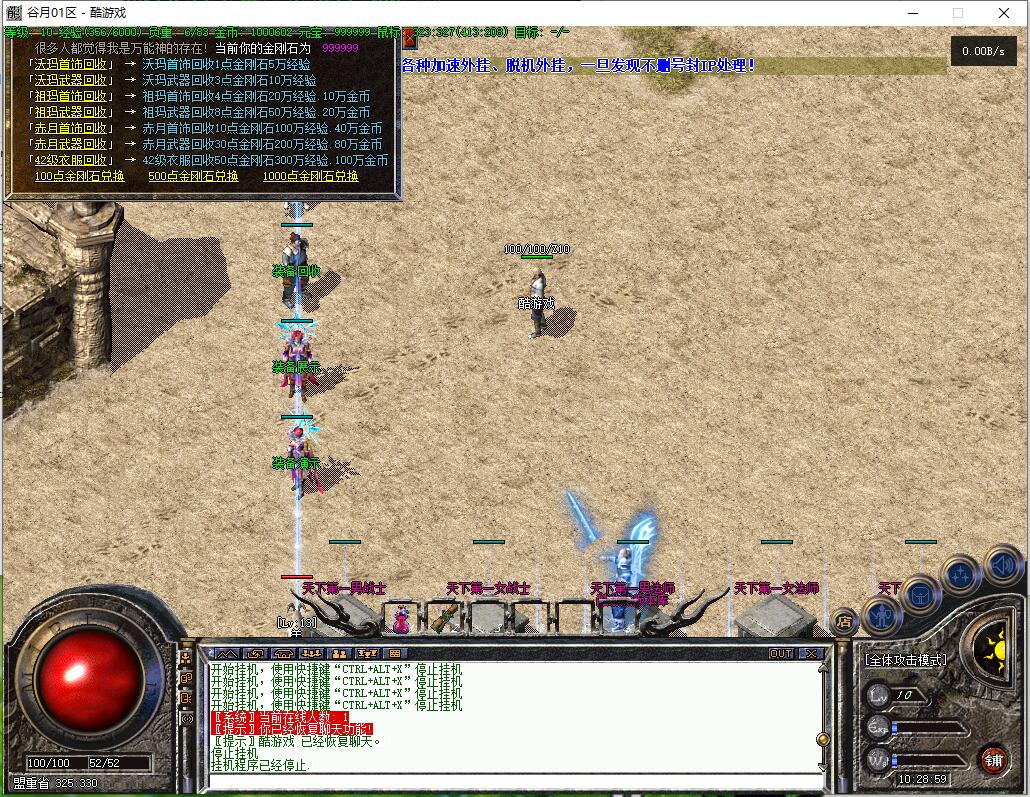Click the OUT button on chat panel
Image resolution: width=1030 pixels, height=797 pixels.
[x=780, y=653]
